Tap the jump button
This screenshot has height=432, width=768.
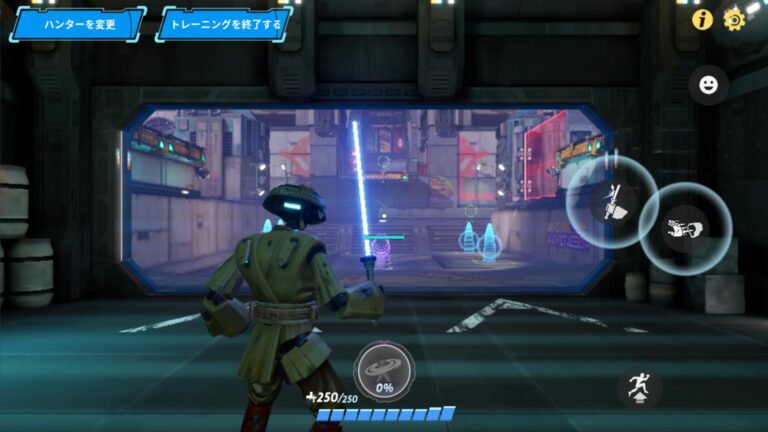[638, 387]
